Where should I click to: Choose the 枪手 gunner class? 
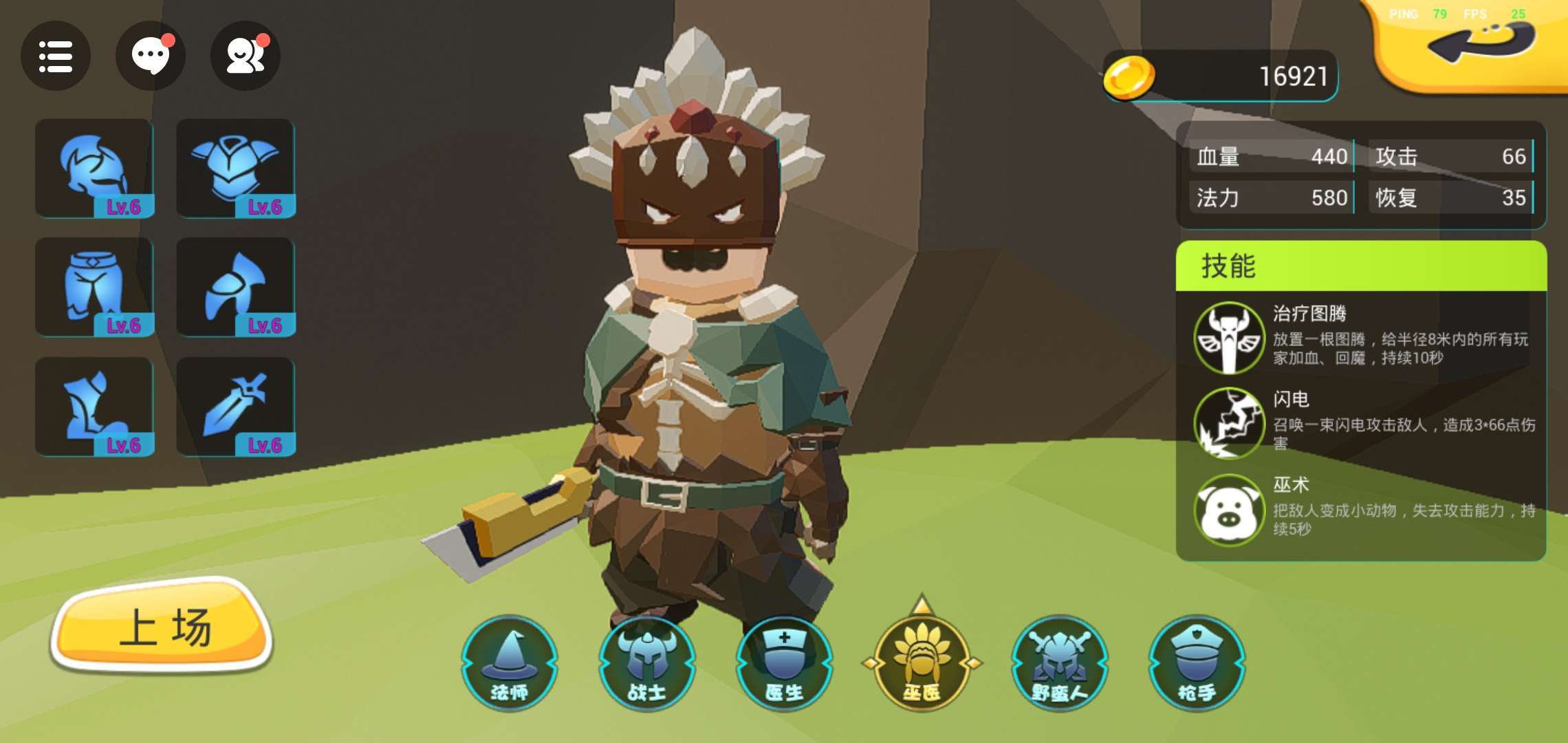(1197, 663)
